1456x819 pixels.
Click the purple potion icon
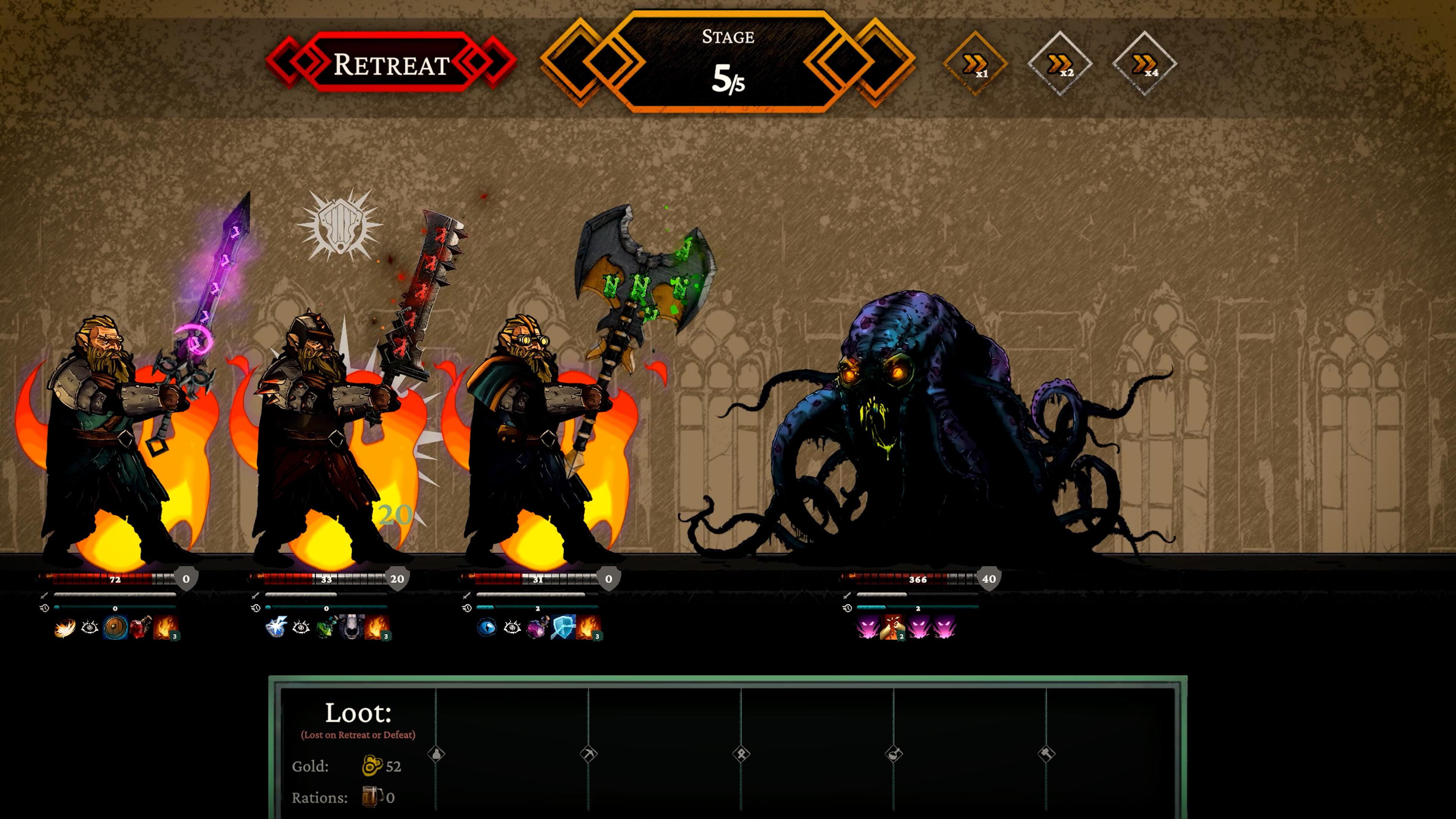[x=537, y=628]
